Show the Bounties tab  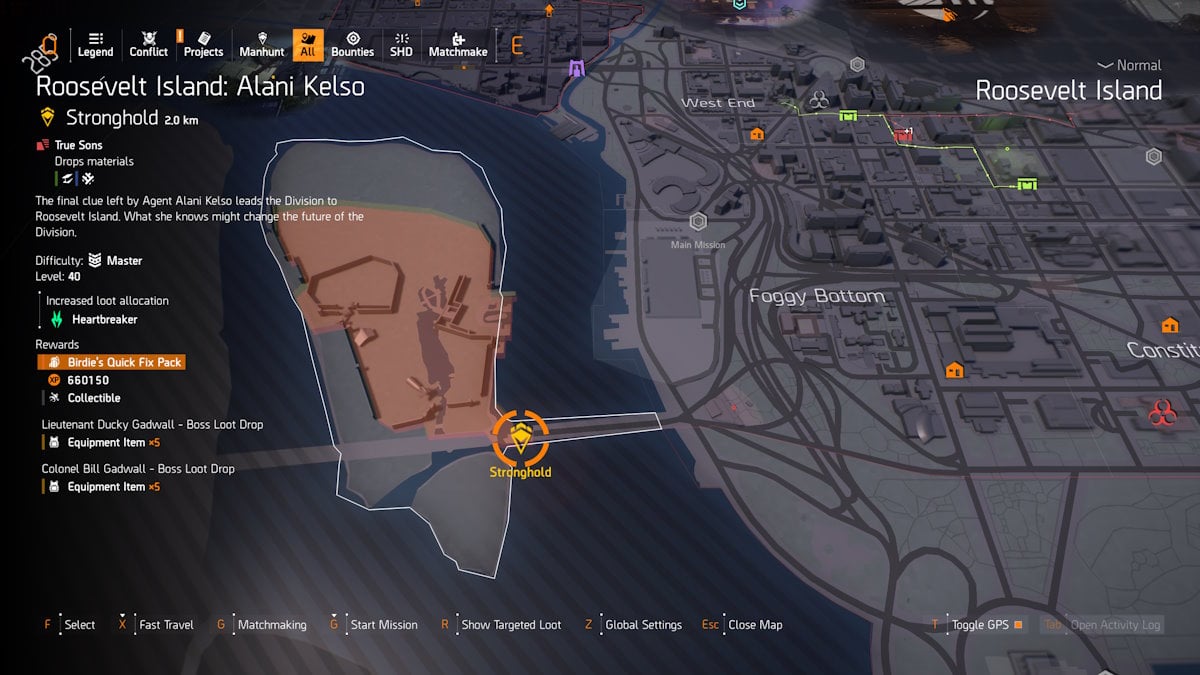click(x=352, y=44)
